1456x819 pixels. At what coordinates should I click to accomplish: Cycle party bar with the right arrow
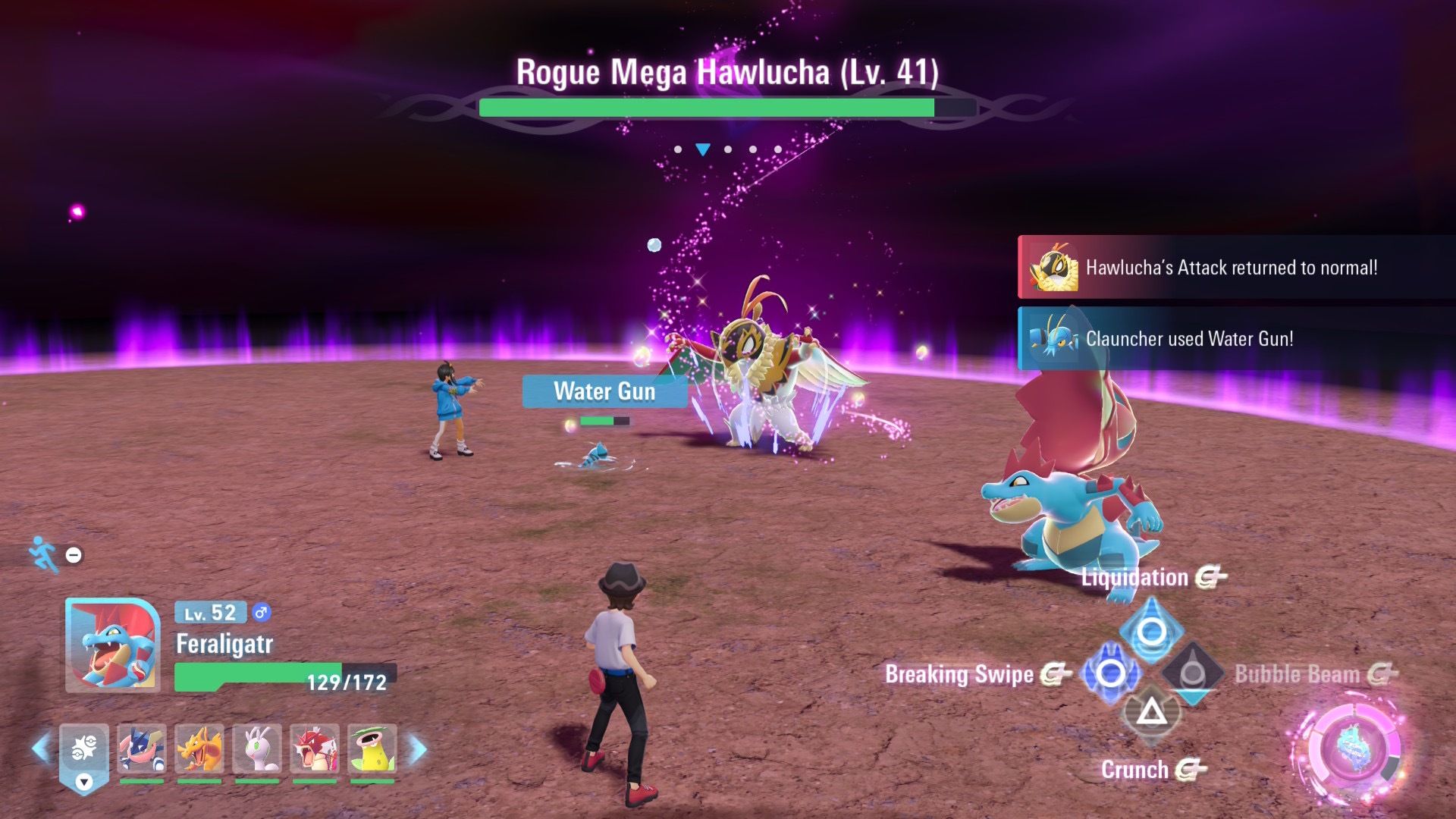(x=418, y=749)
